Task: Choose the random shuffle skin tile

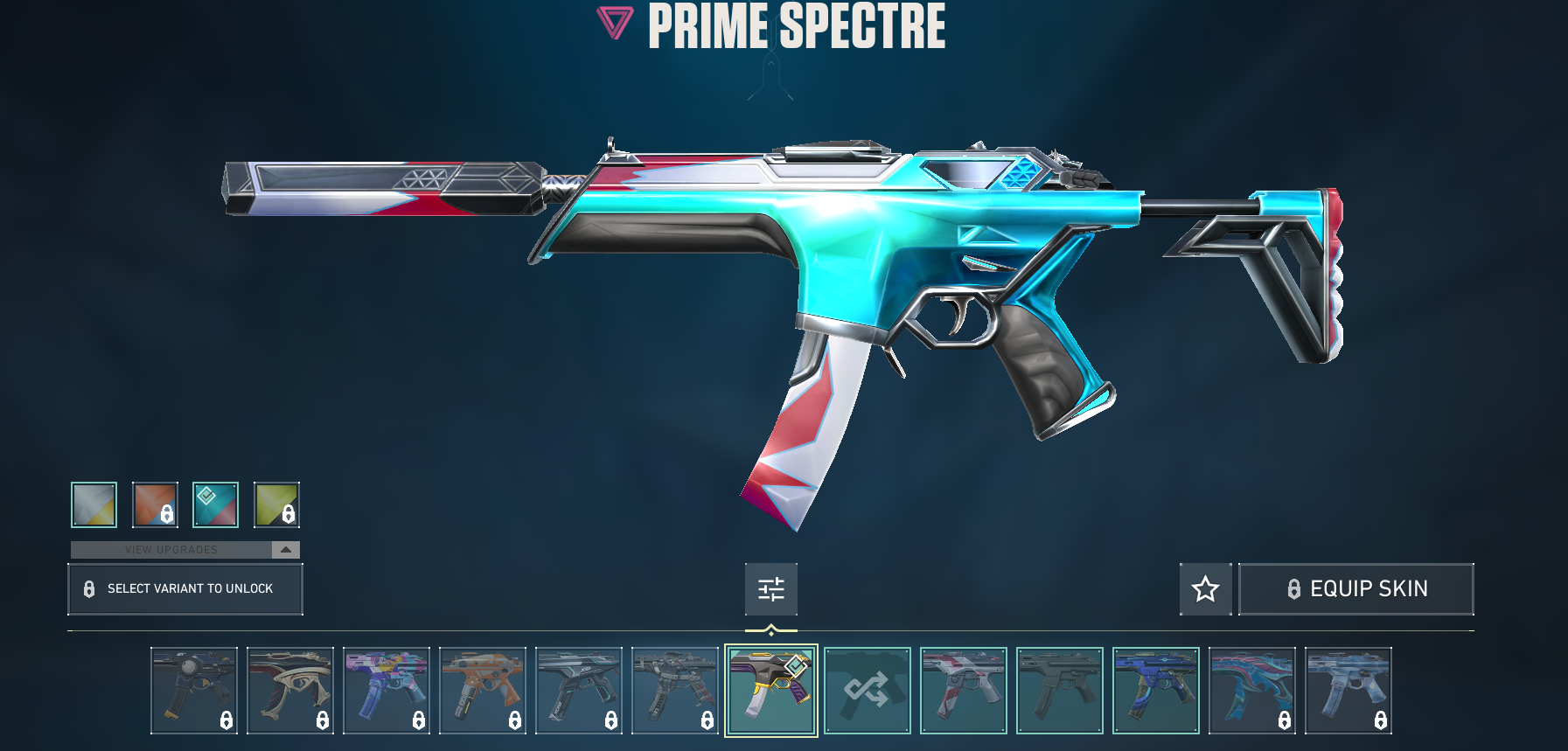Action: (x=867, y=690)
